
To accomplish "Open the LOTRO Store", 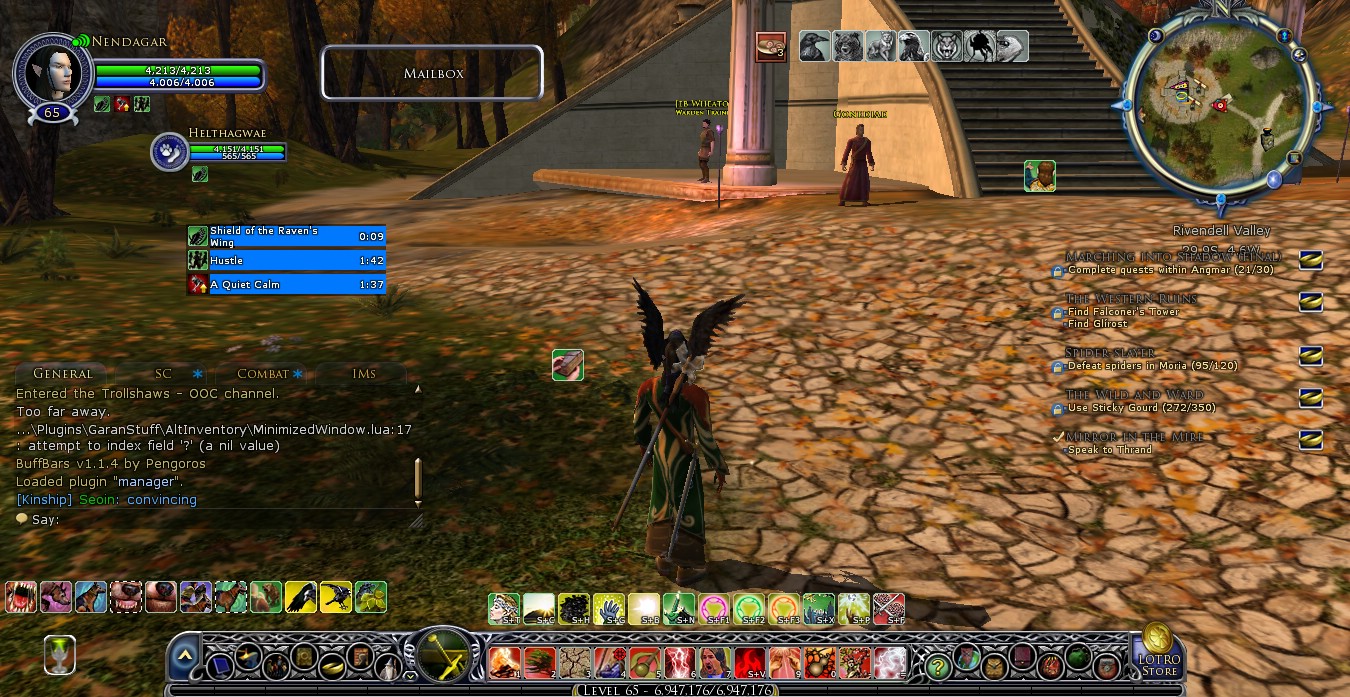I will [x=1158, y=651].
